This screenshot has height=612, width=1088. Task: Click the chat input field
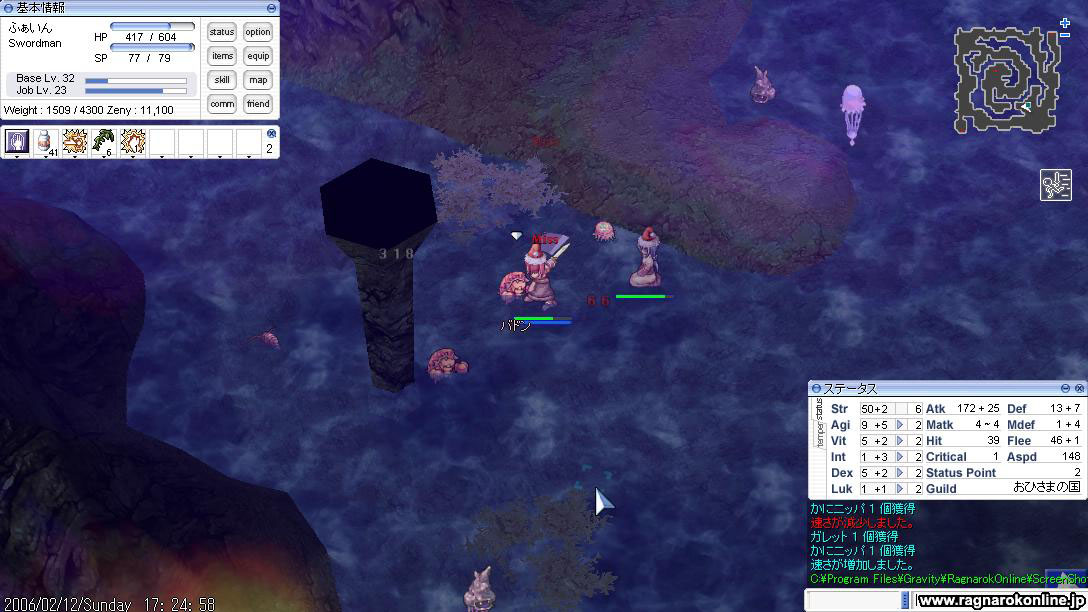click(855, 600)
